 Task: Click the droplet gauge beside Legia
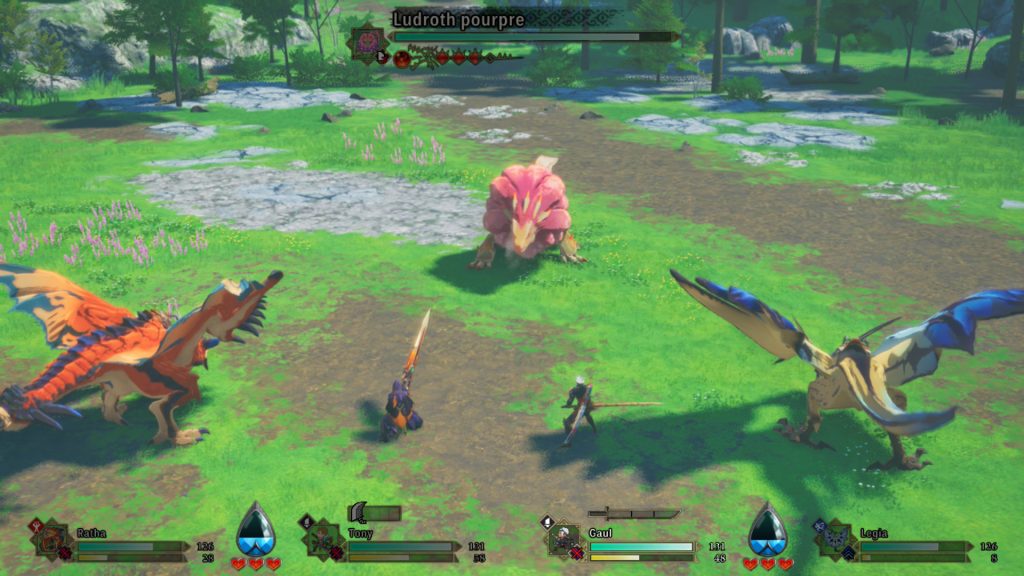[x=768, y=531]
